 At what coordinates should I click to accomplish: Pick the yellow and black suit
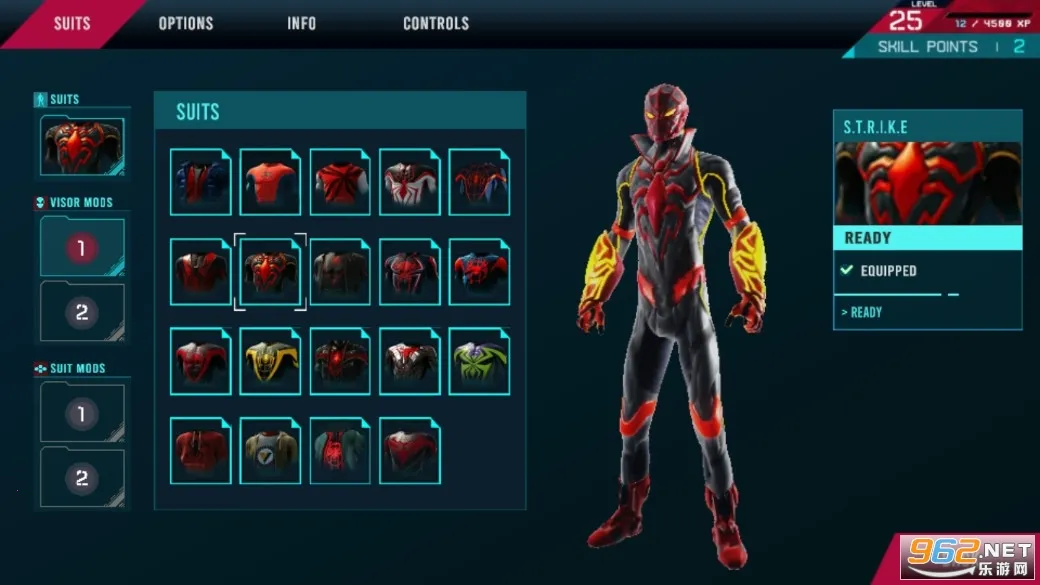(270, 362)
